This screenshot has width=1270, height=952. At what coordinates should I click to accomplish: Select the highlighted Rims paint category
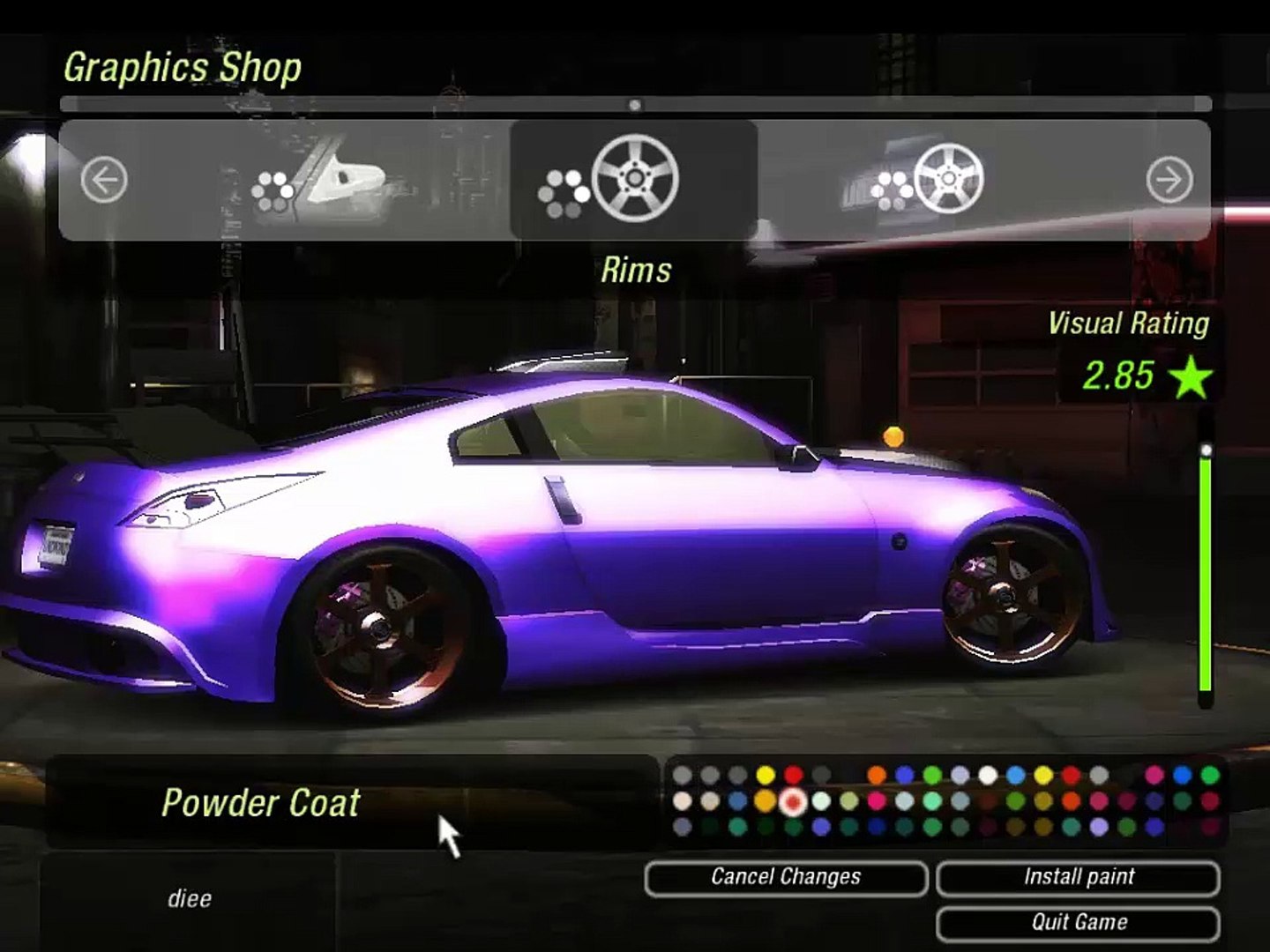633,181
